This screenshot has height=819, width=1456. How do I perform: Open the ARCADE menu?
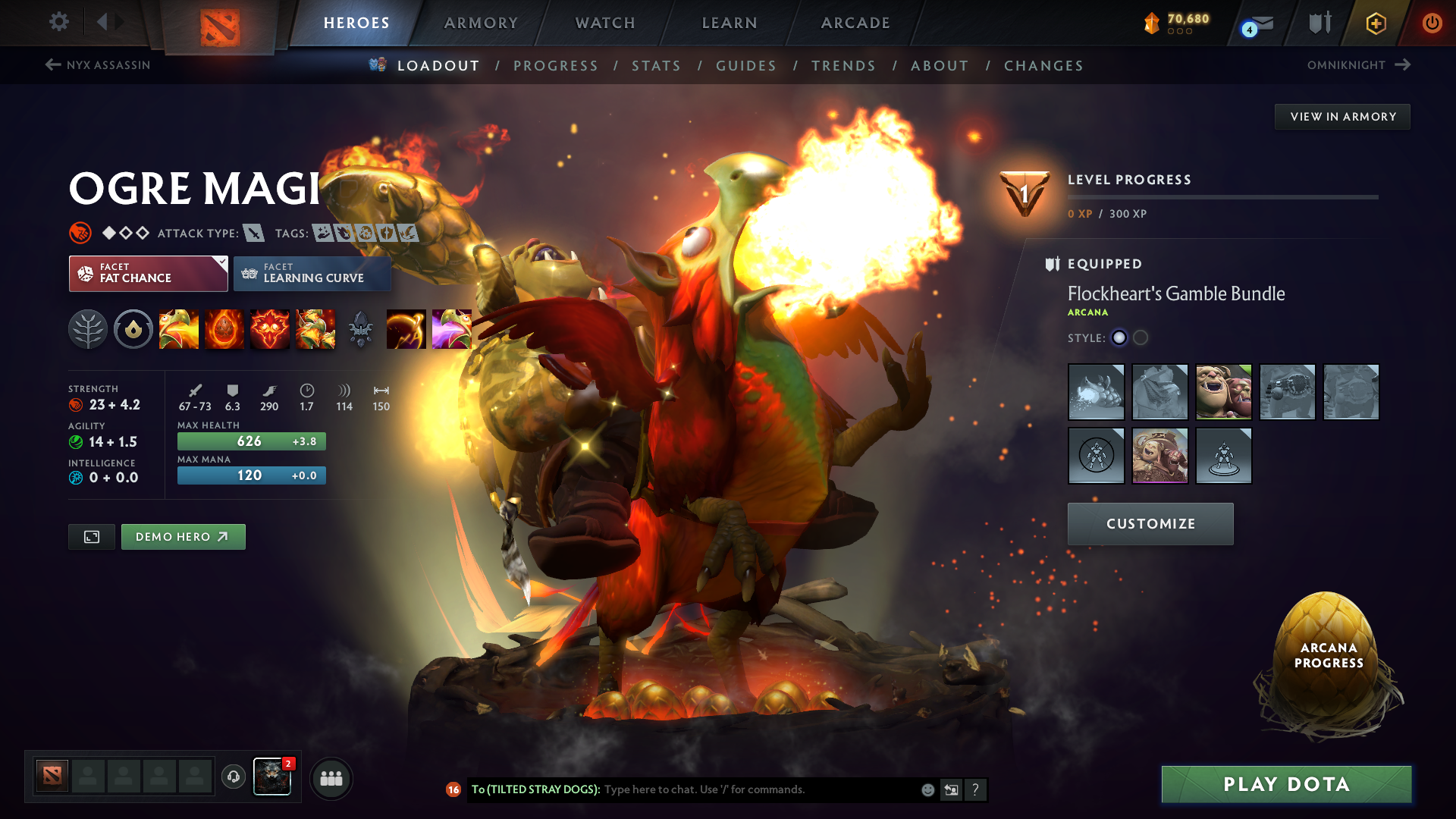click(x=855, y=23)
